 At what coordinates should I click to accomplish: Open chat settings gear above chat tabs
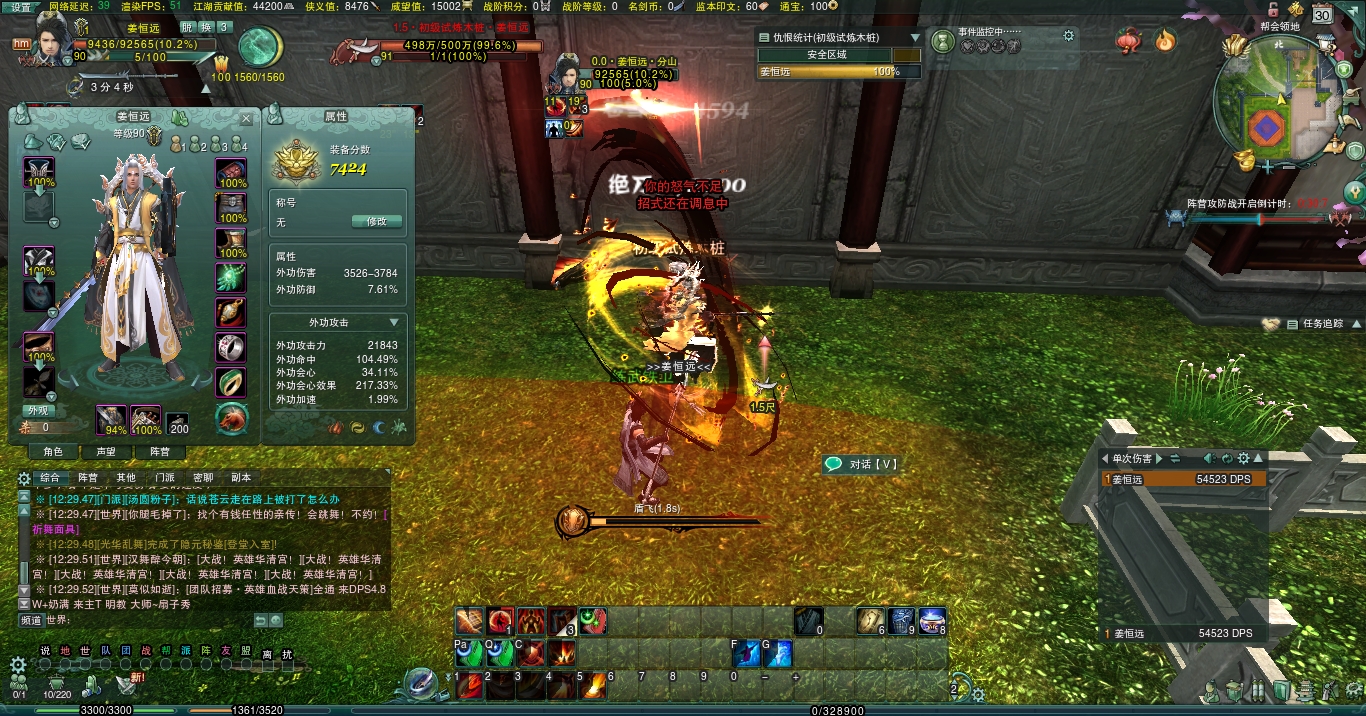(x=24, y=478)
